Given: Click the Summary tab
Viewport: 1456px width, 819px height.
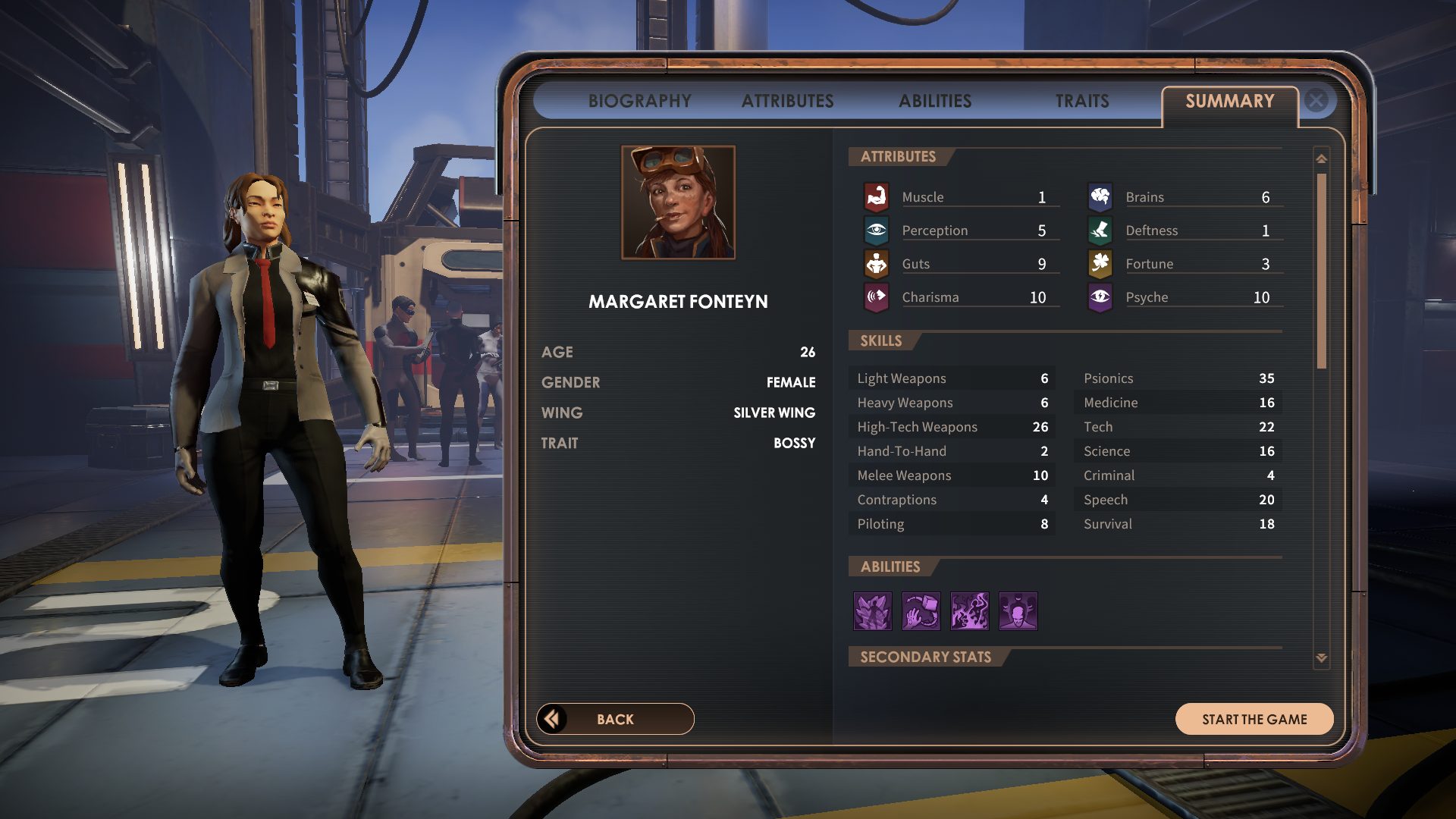Looking at the screenshot, I should tap(1229, 101).
